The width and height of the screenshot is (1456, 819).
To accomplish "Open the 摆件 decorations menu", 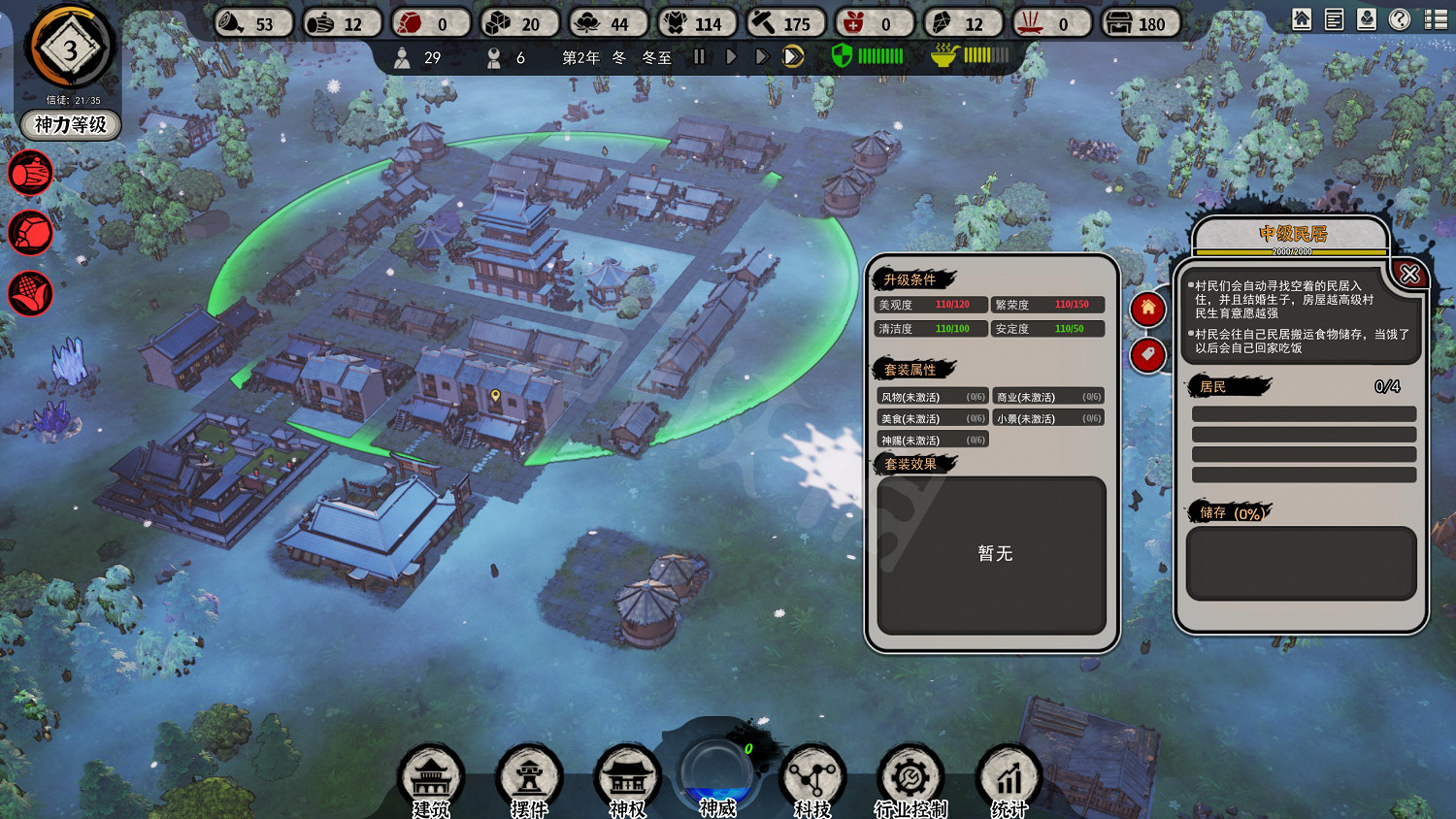I will click(529, 778).
